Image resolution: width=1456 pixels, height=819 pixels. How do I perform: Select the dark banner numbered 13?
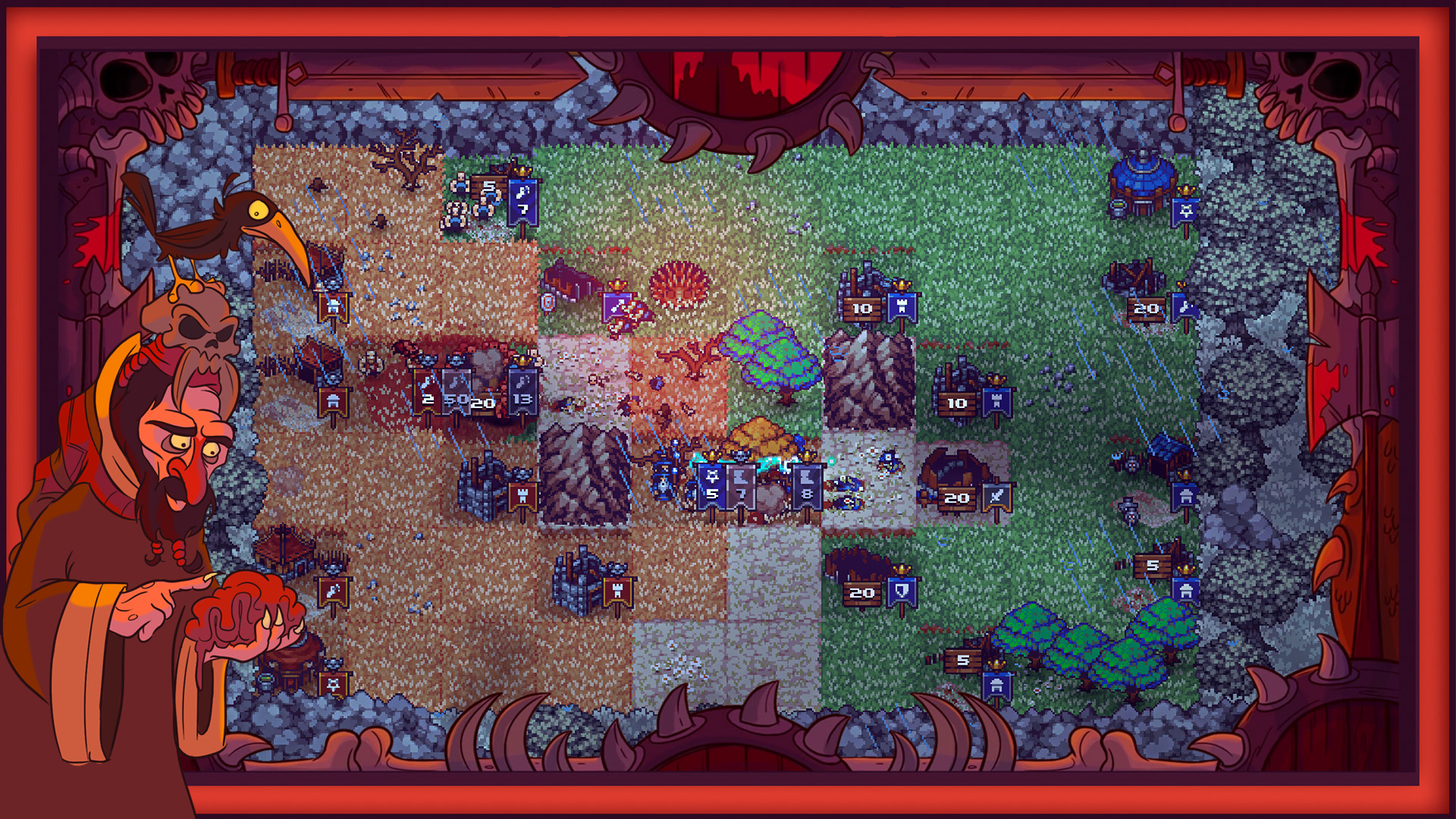pos(522,391)
